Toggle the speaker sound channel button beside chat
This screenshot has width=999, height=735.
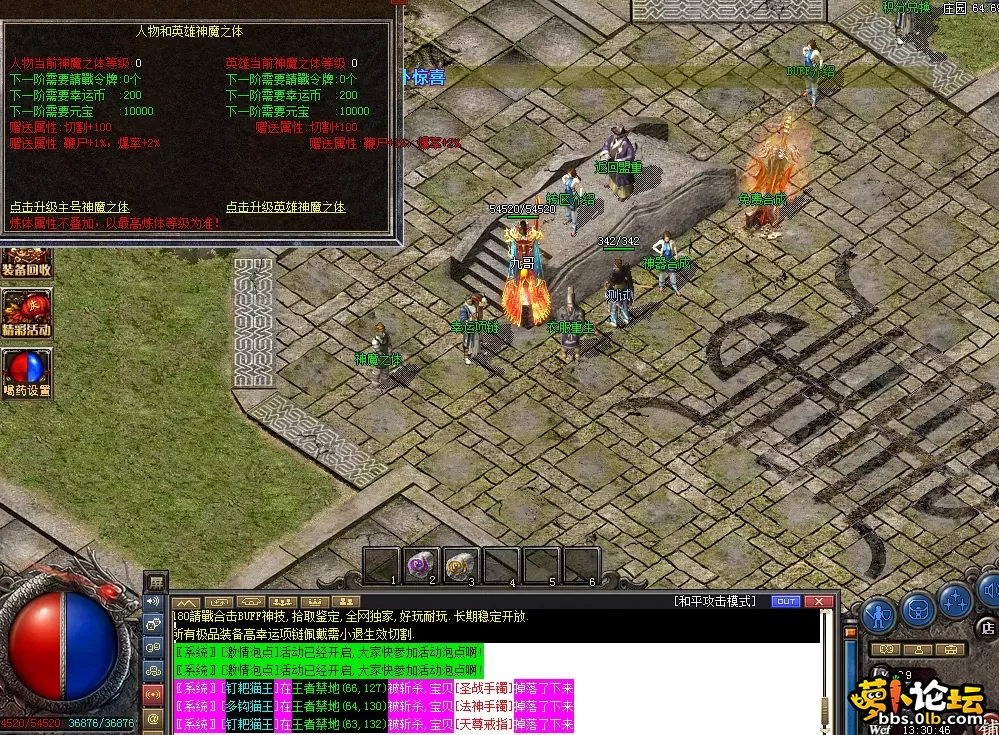[x=154, y=602]
